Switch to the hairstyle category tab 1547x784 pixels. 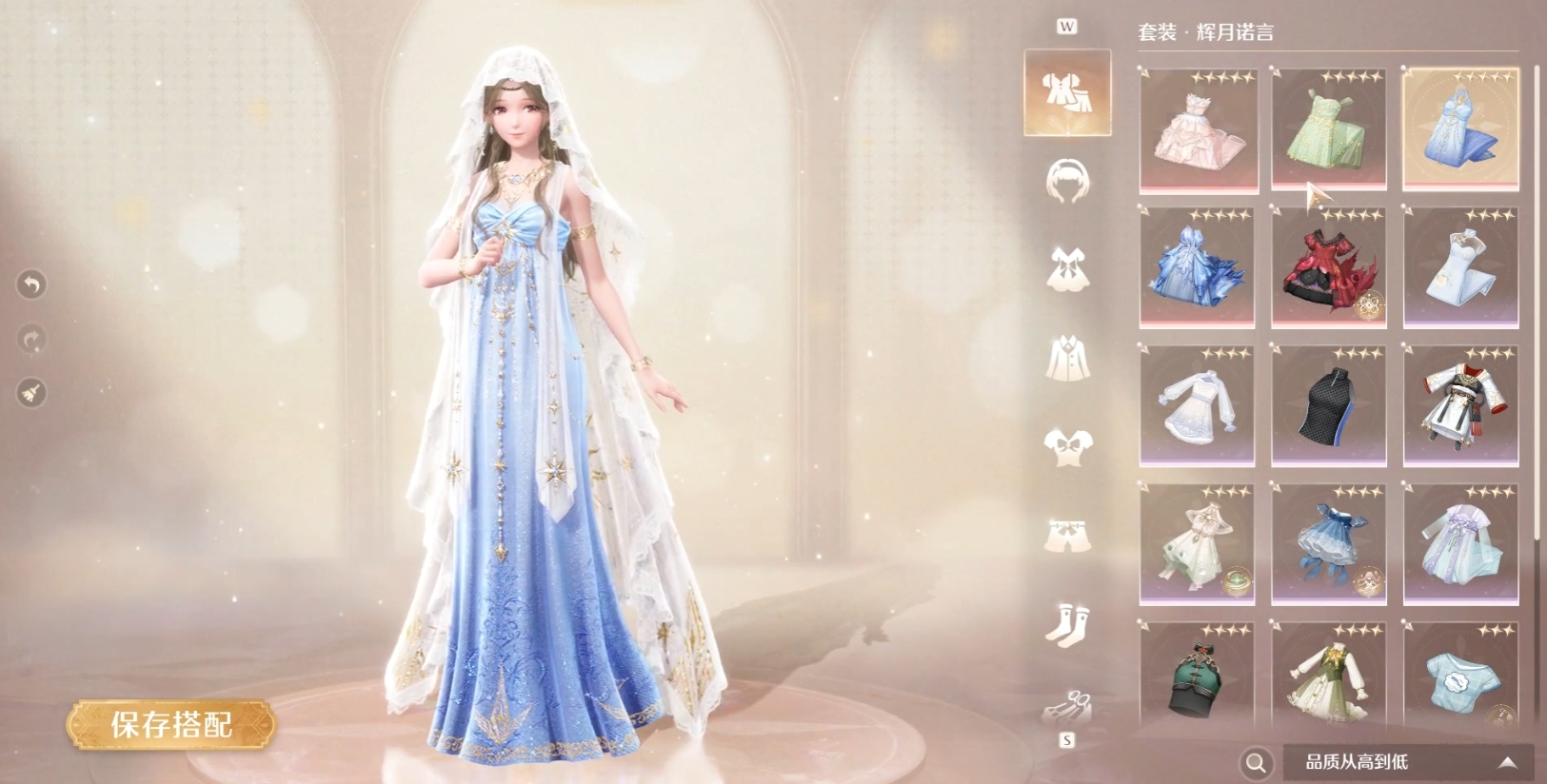click(x=1067, y=181)
